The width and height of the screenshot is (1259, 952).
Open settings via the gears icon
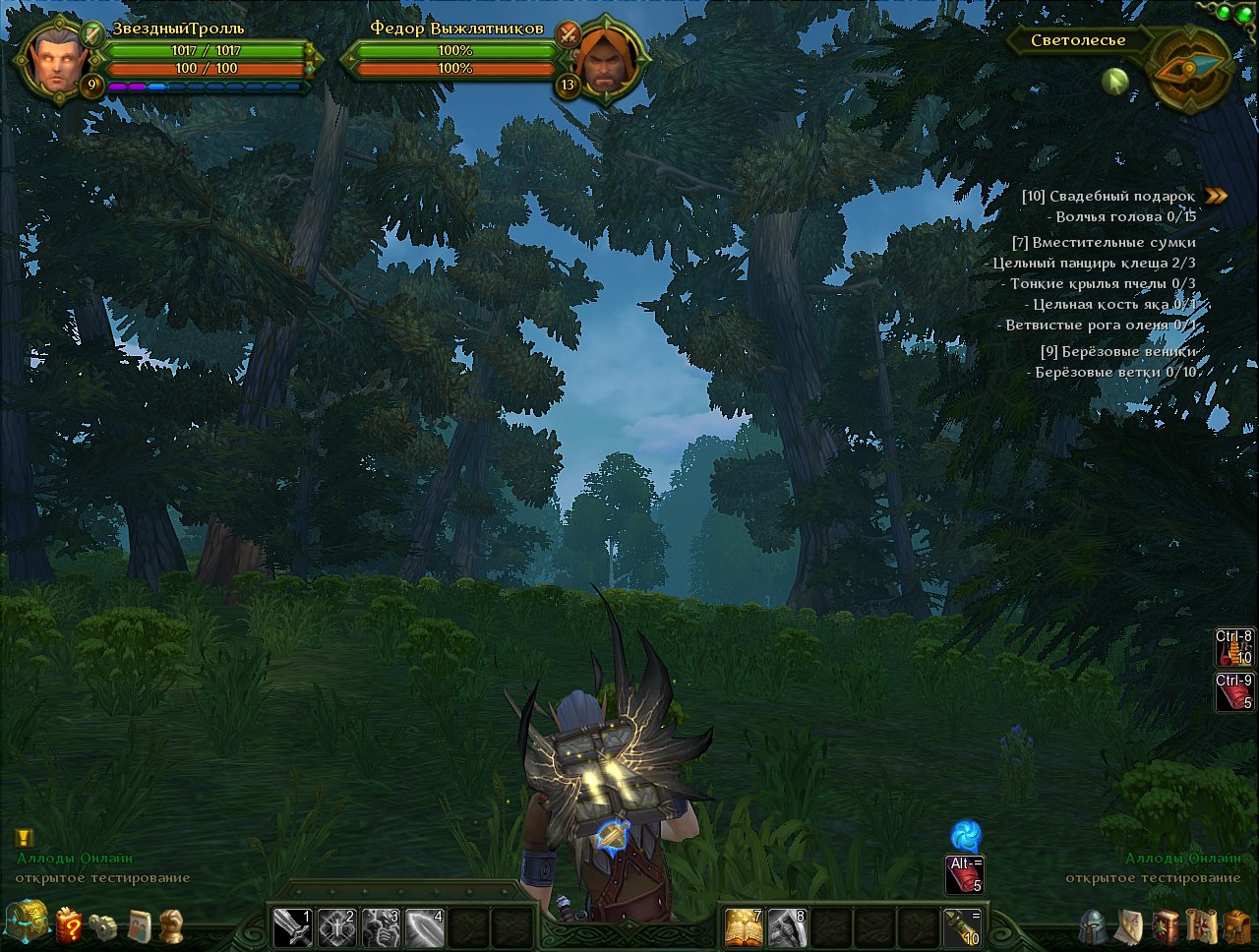102,926
